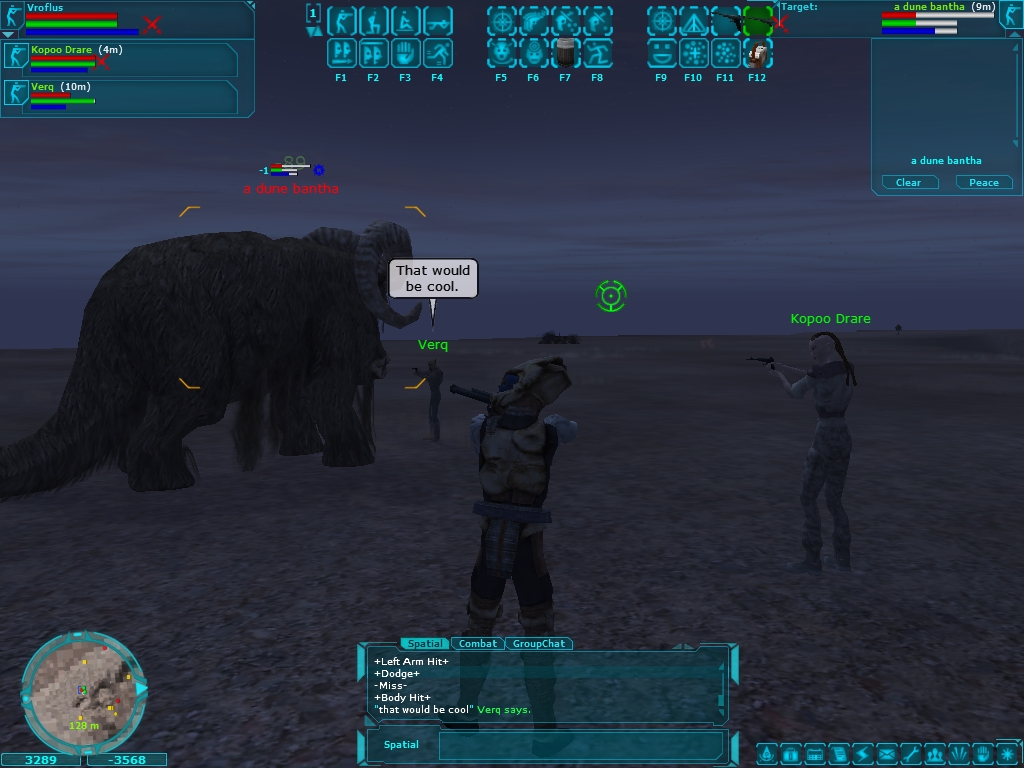
Task: Choose Peace to end combat
Action: point(984,183)
